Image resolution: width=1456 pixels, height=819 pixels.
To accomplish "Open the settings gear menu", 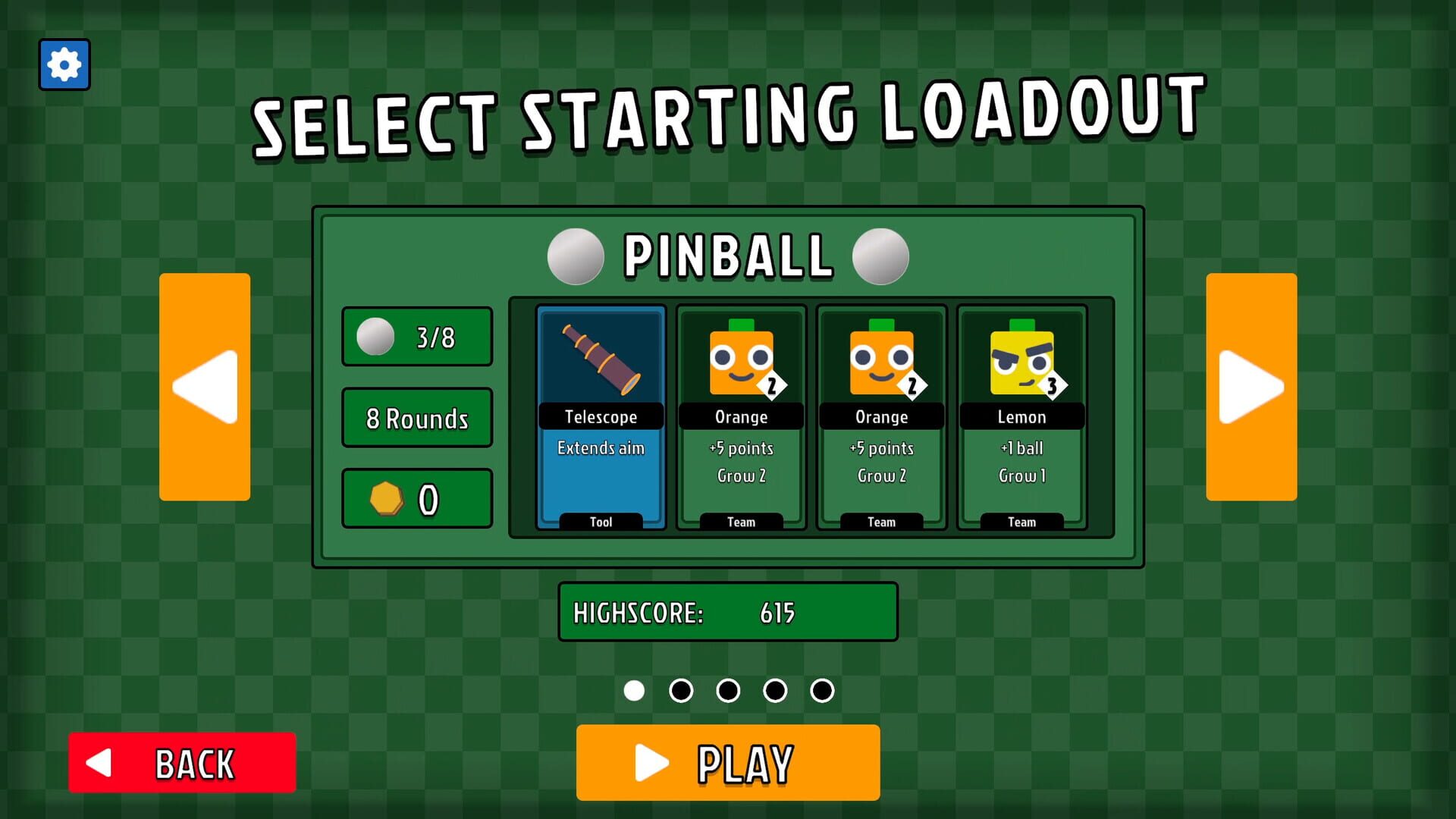I will (x=64, y=64).
